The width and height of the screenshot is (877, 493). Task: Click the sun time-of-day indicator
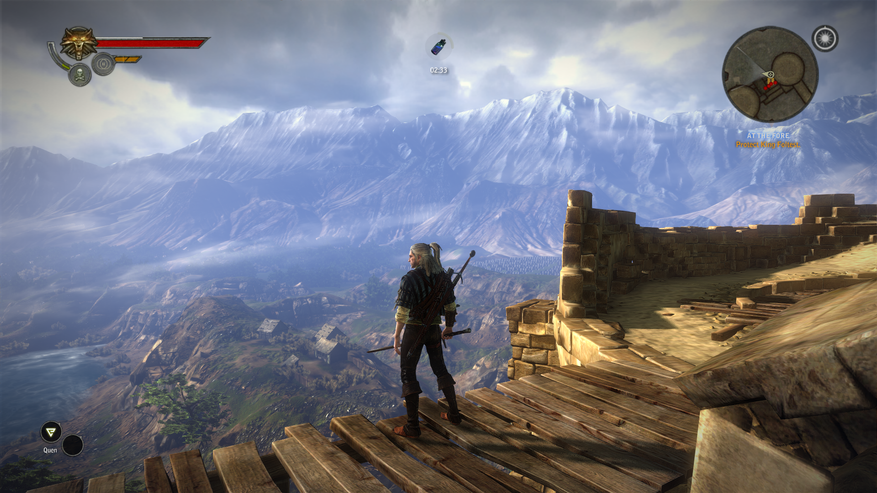pyautogui.click(x=824, y=39)
